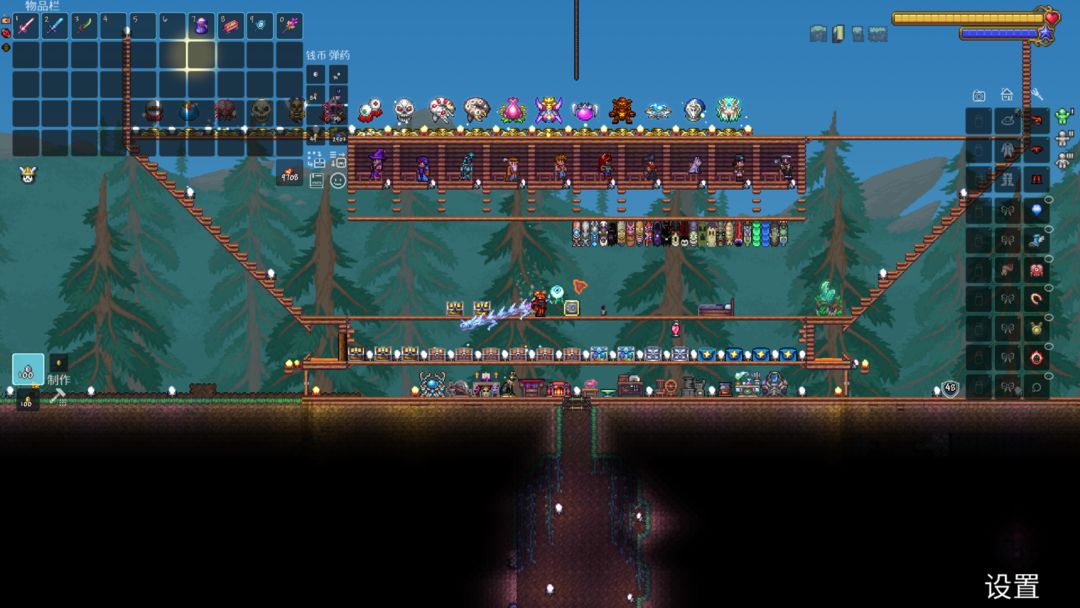Viewport: 1080px width, 608px height.
Task: Select the magenta staff in hotbar slot 0
Action: tap(289, 26)
